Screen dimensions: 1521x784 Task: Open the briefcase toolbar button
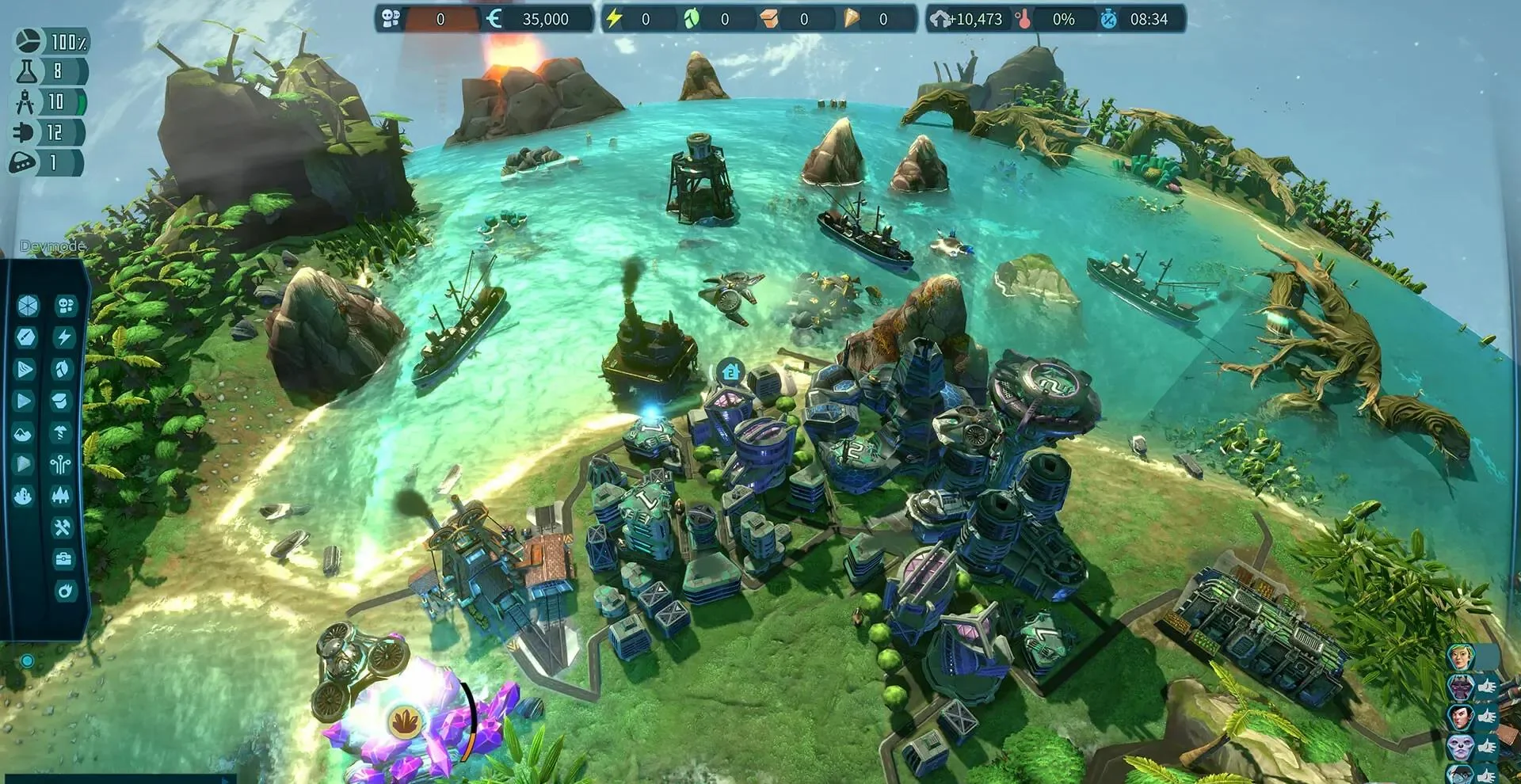tap(63, 559)
